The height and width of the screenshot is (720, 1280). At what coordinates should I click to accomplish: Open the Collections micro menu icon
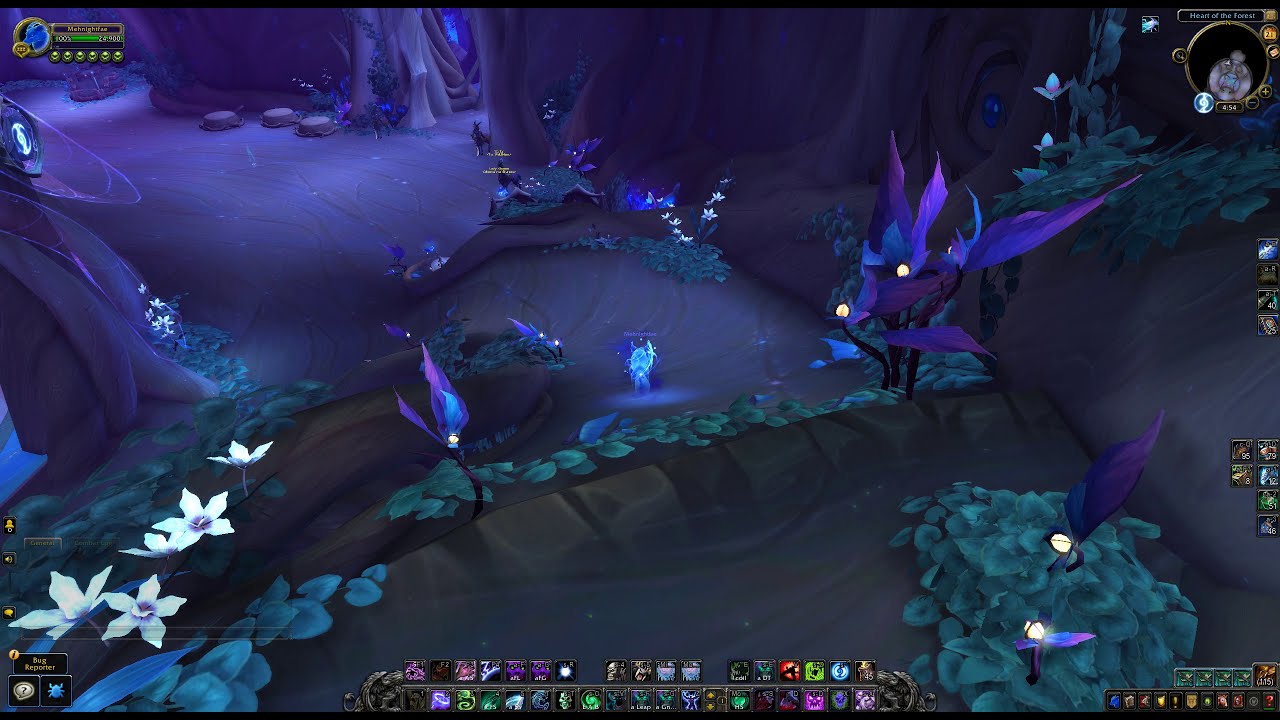(1223, 701)
